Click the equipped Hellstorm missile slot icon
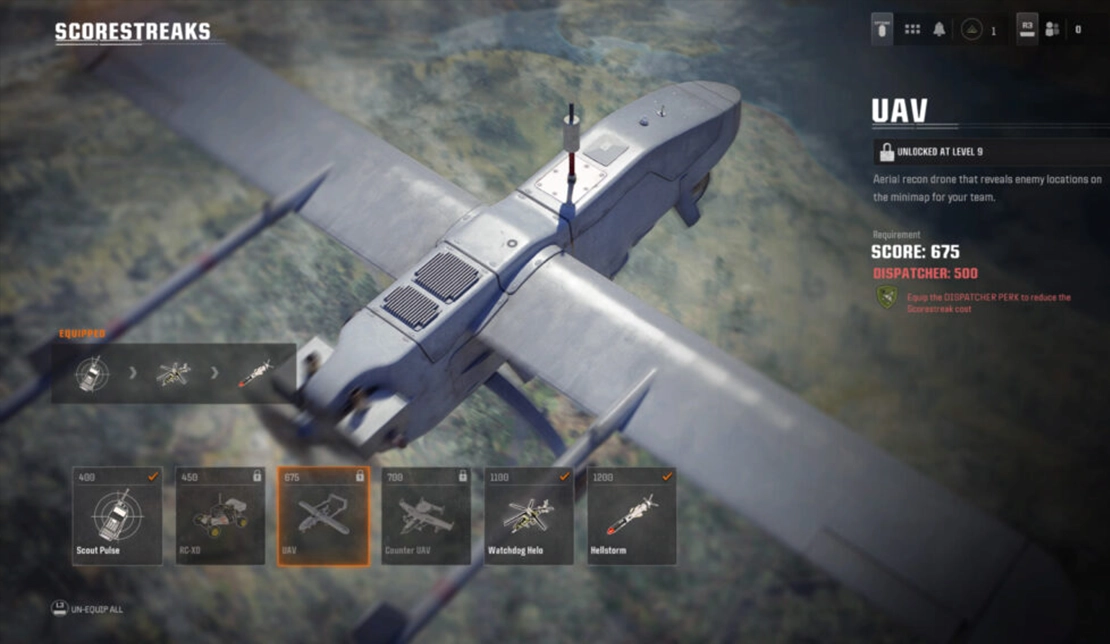Viewport: 1110px width, 644px height. (x=253, y=374)
